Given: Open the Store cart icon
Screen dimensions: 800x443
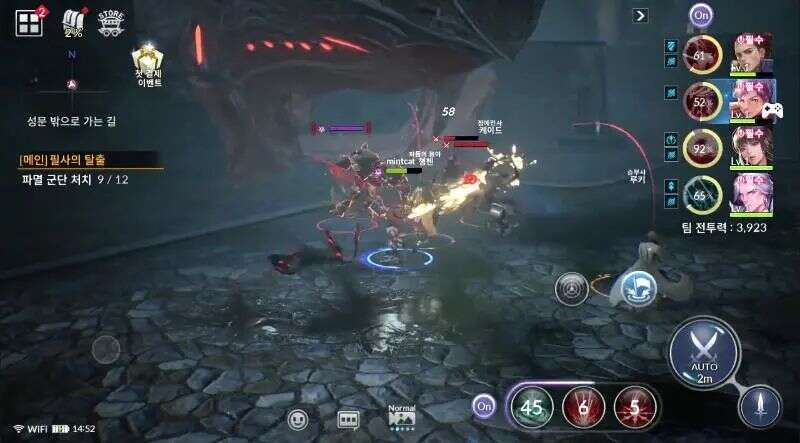Looking at the screenshot, I should tap(109, 24).
